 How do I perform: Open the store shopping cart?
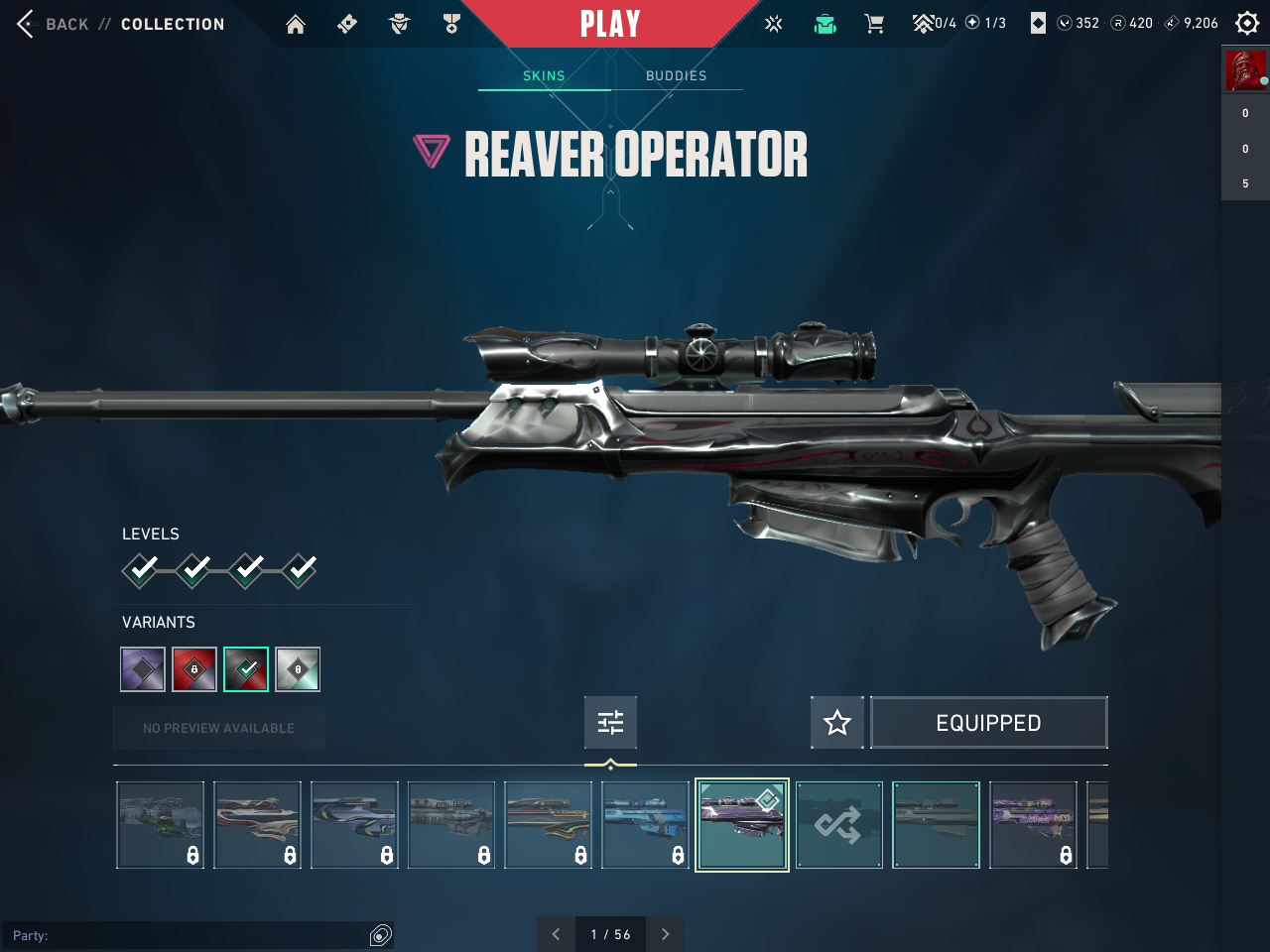(x=874, y=24)
